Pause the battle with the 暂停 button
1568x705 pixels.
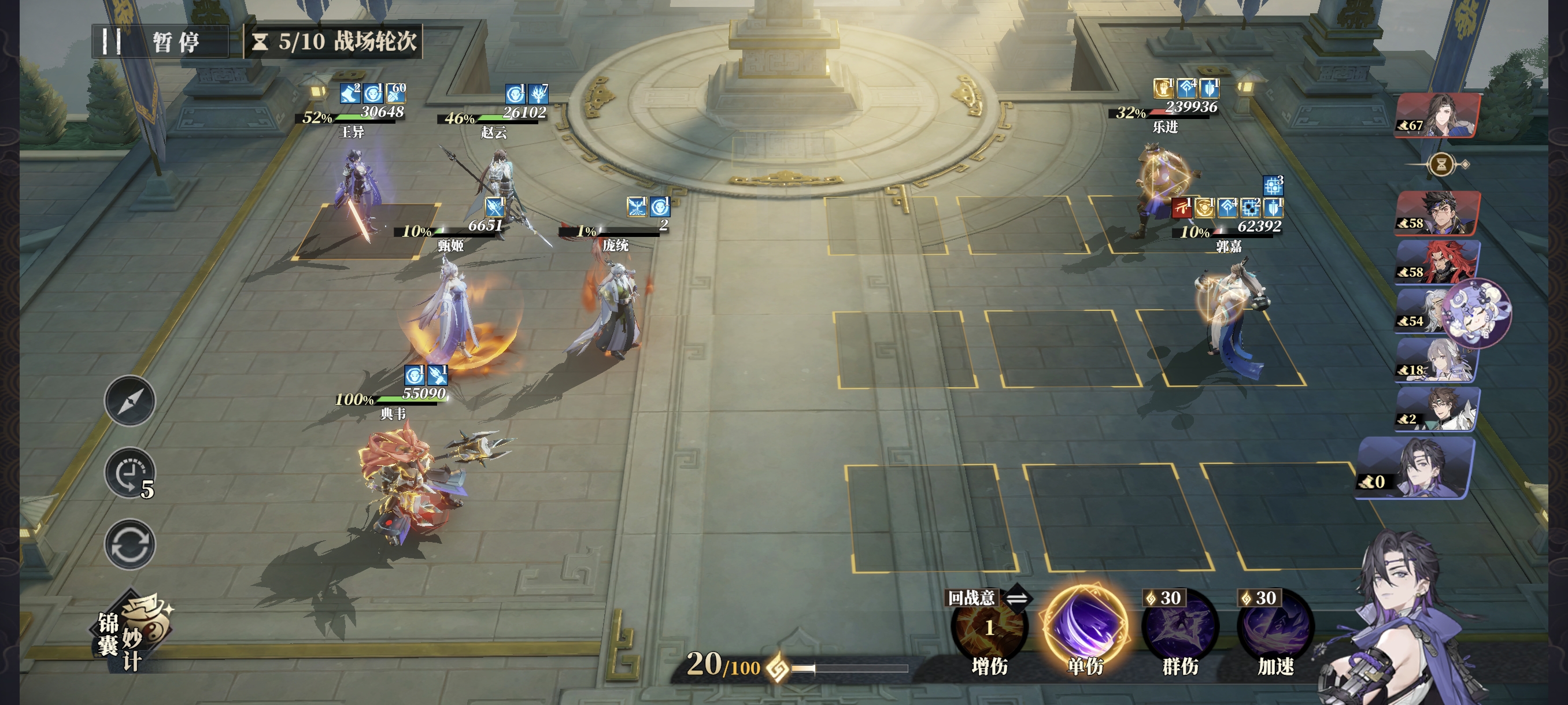[x=160, y=42]
